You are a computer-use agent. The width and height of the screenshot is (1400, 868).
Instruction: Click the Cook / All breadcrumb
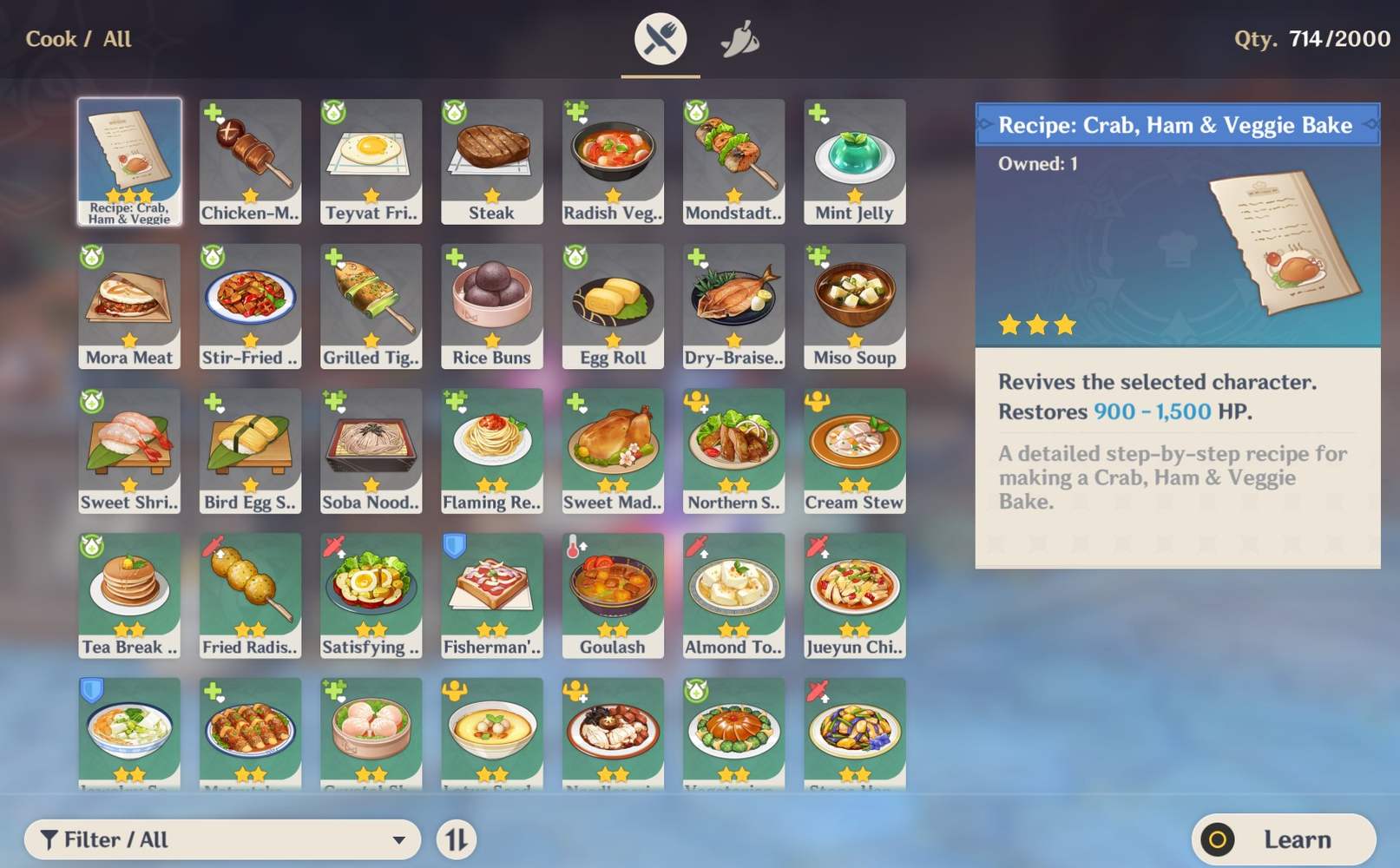[x=78, y=38]
